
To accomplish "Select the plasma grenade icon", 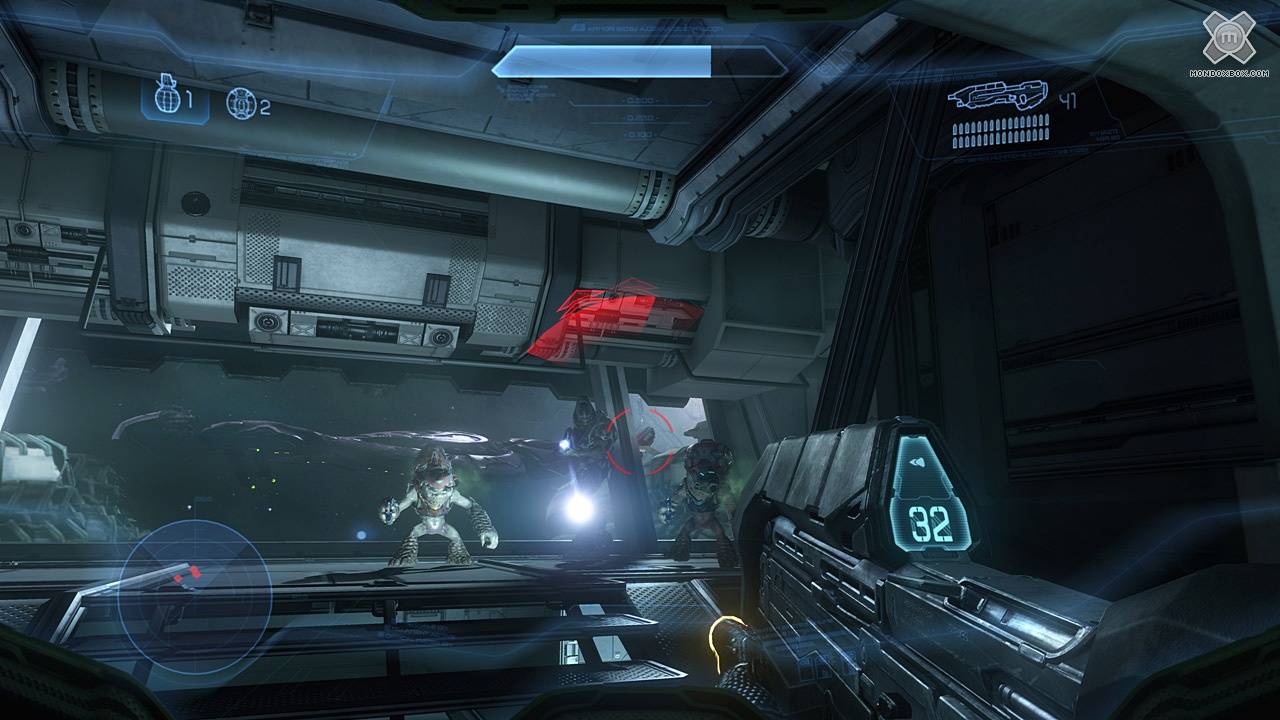I will click(238, 103).
